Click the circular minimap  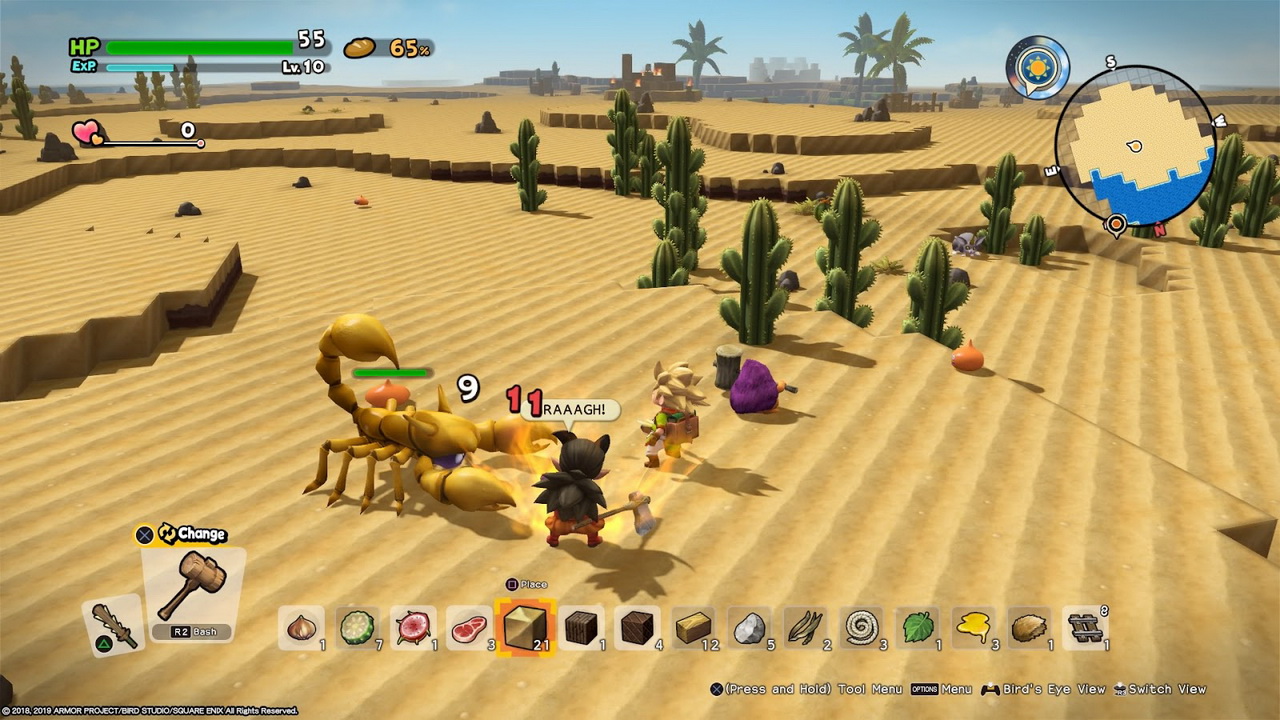(1135, 146)
